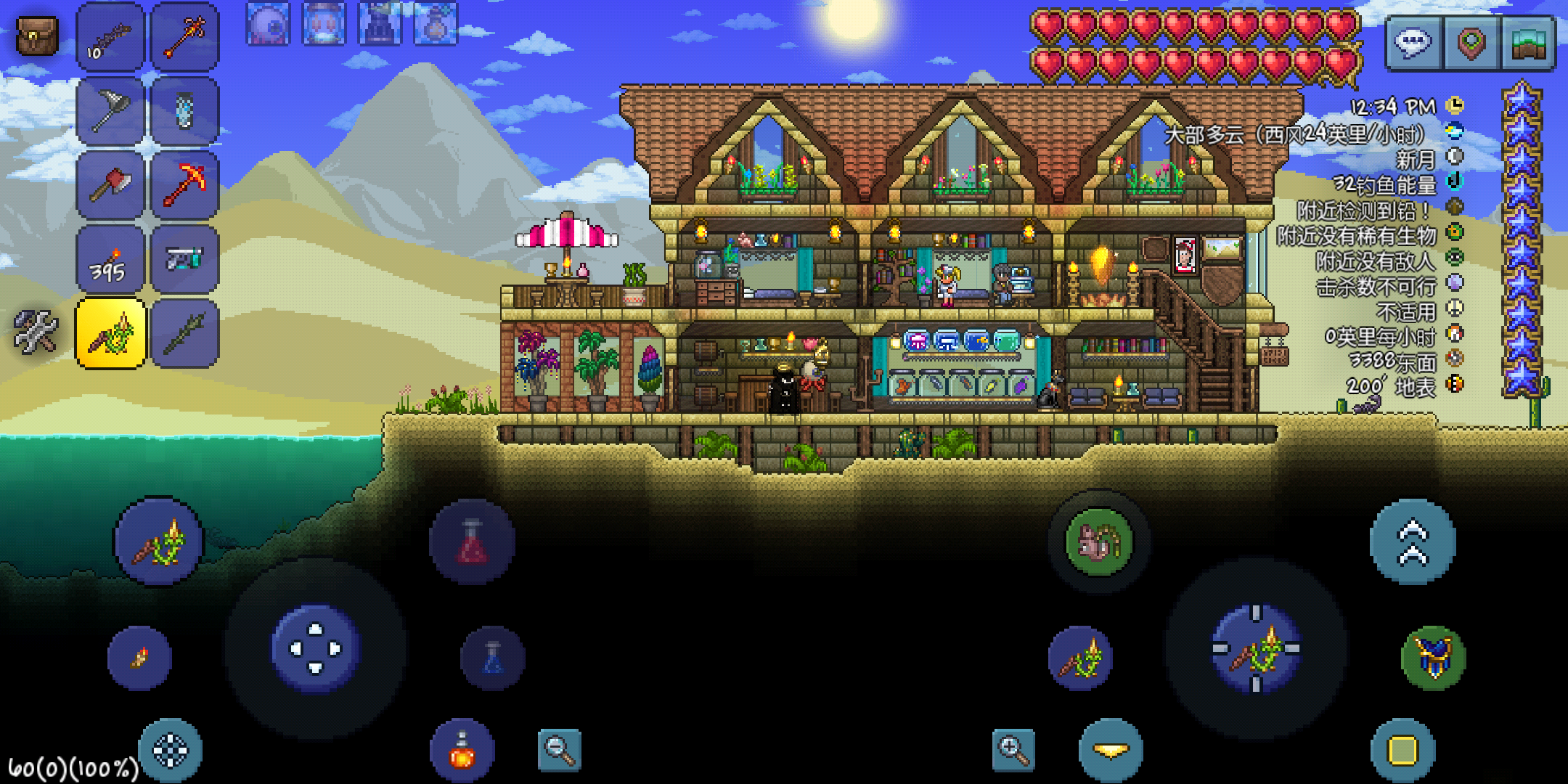Tap the map pin marker icon
This screenshot has height=784, width=1568.
coord(1471,42)
